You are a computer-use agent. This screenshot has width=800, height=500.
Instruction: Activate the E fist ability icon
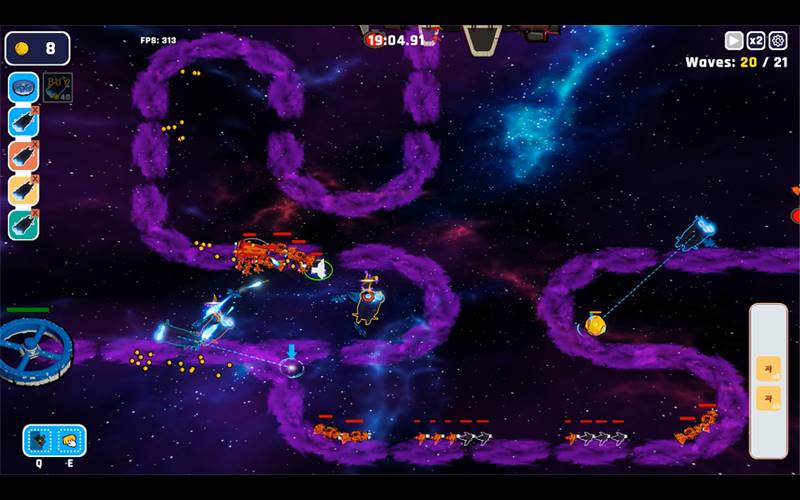69,440
